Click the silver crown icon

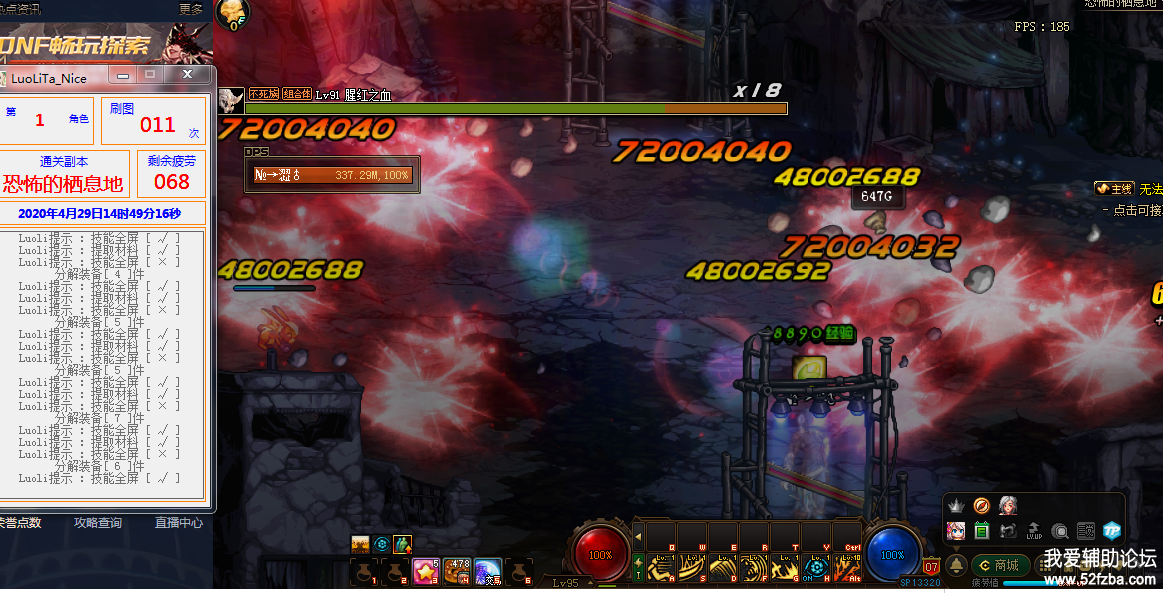coord(956,506)
